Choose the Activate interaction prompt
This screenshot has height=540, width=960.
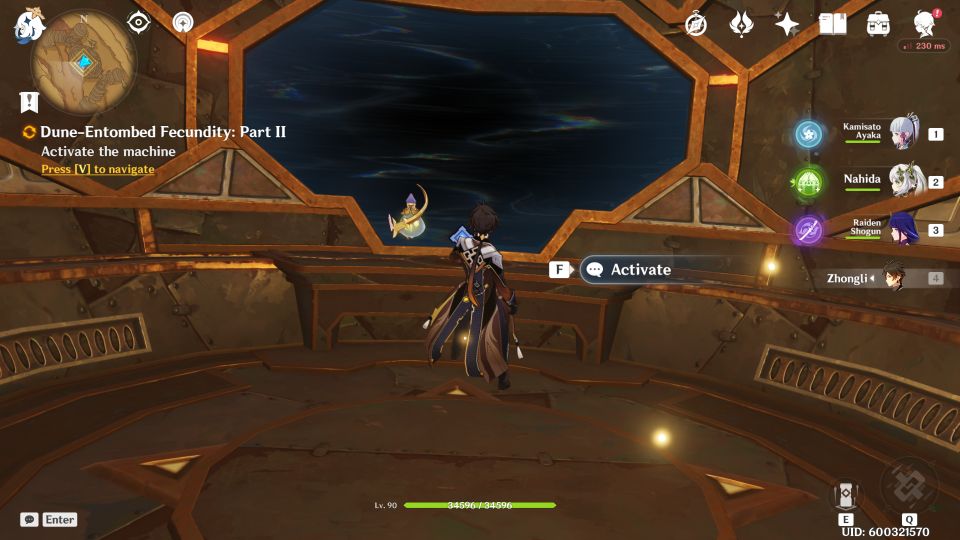tap(640, 269)
